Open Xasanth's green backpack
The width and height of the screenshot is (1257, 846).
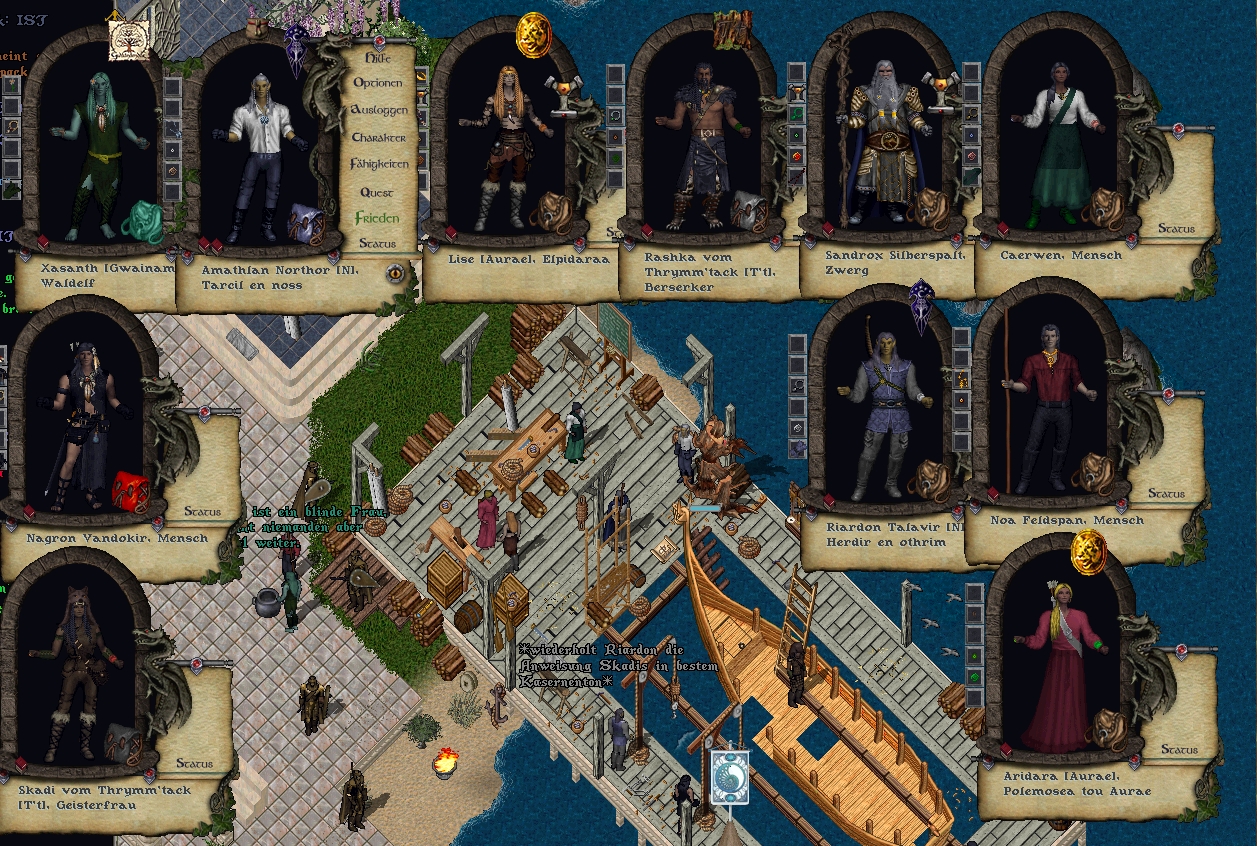pyautogui.click(x=140, y=221)
